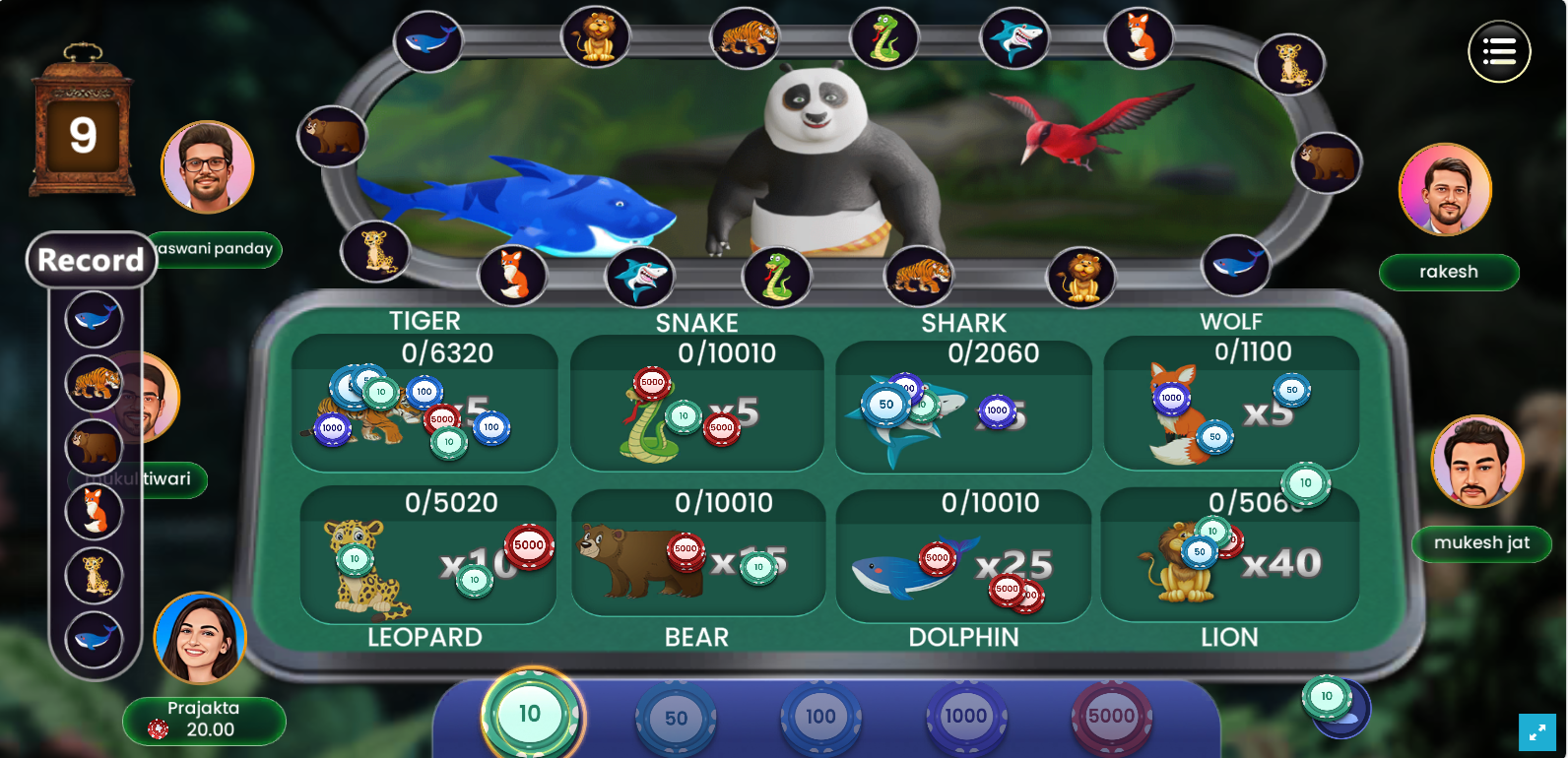The height and width of the screenshot is (758, 1568).
Task: Select the leopard icon on the left track
Action: point(377,252)
